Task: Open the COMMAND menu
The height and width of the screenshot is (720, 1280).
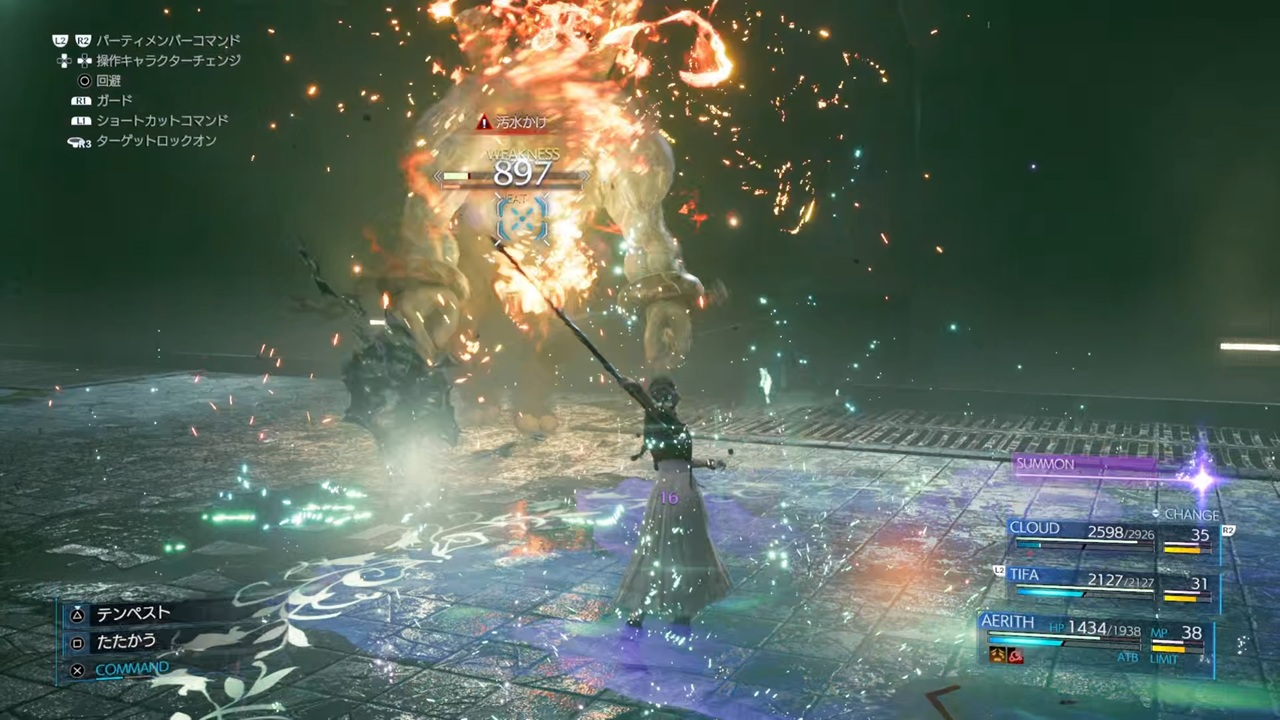Action: click(131, 669)
